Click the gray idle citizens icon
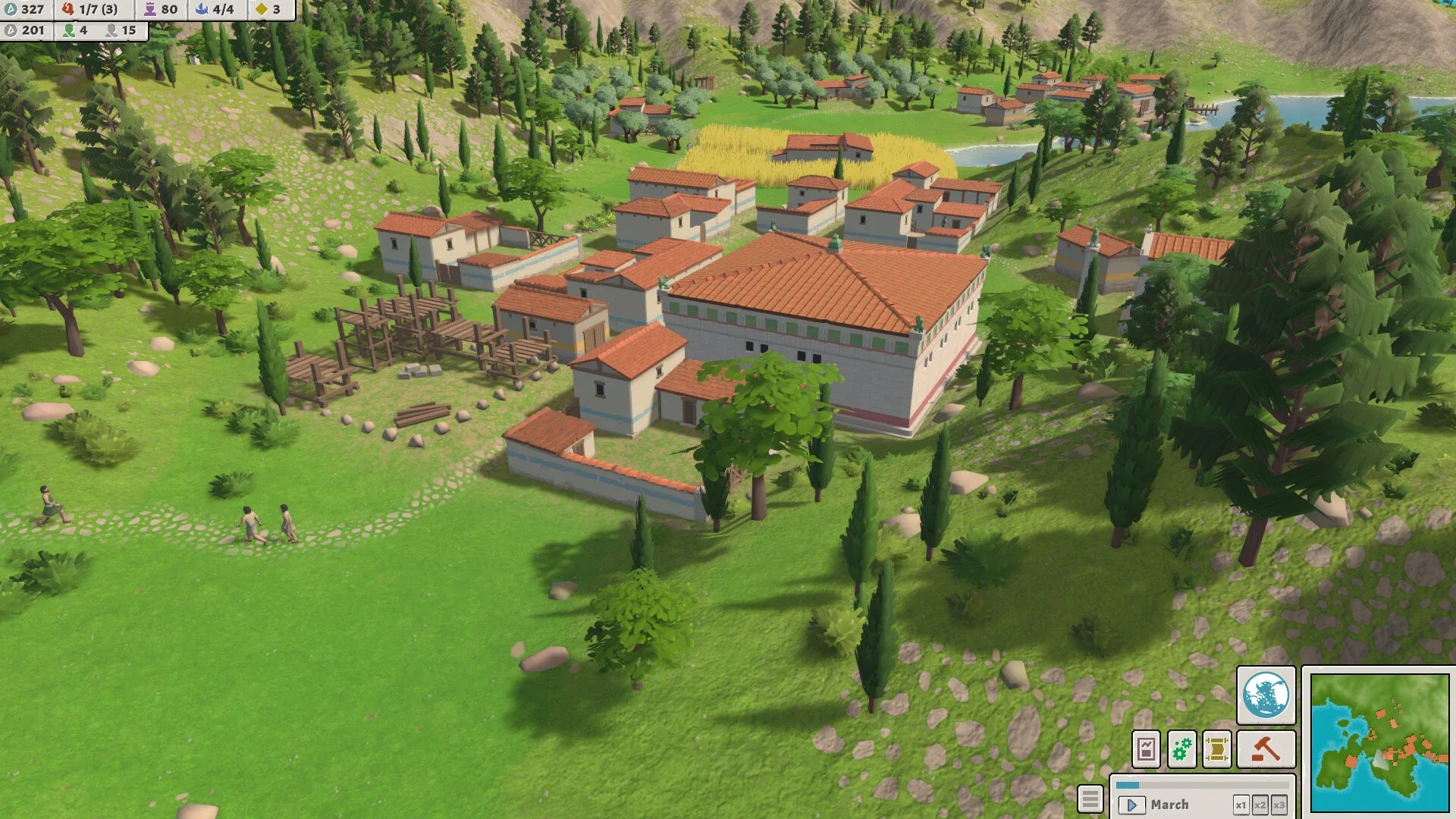The width and height of the screenshot is (1456, 819). (114, 31)
